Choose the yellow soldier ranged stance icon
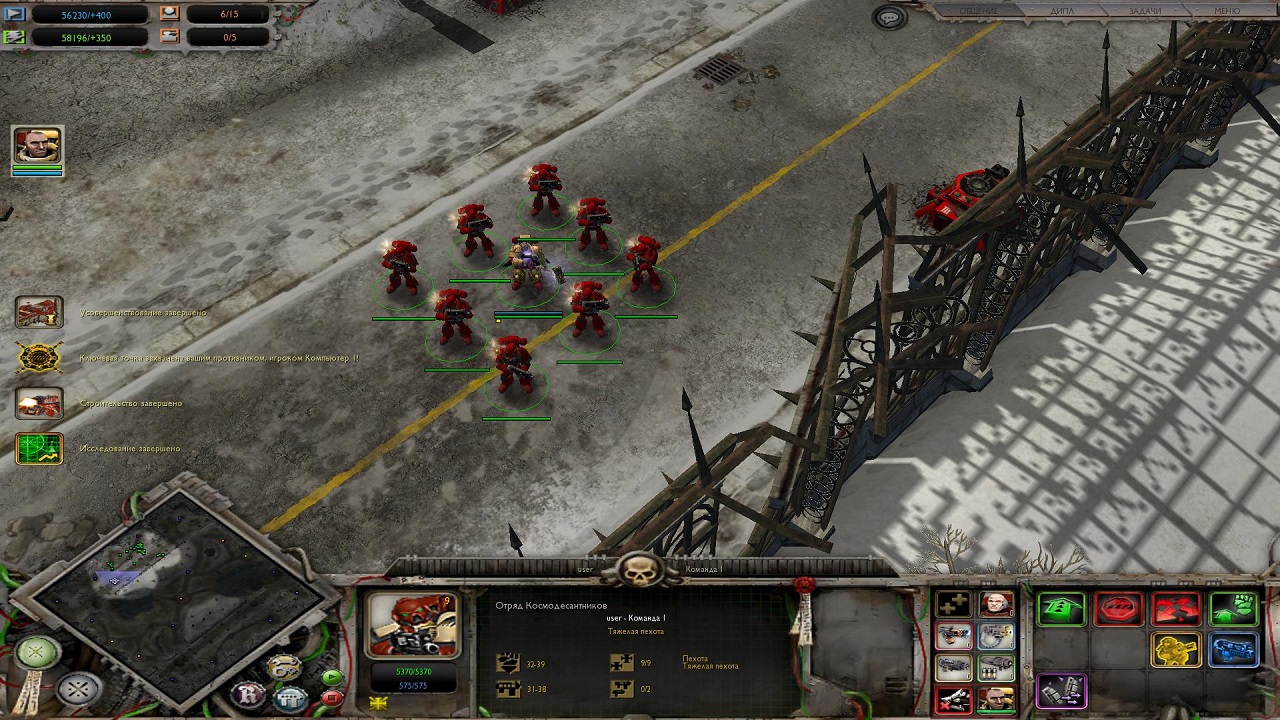 tap(1177, 650)
